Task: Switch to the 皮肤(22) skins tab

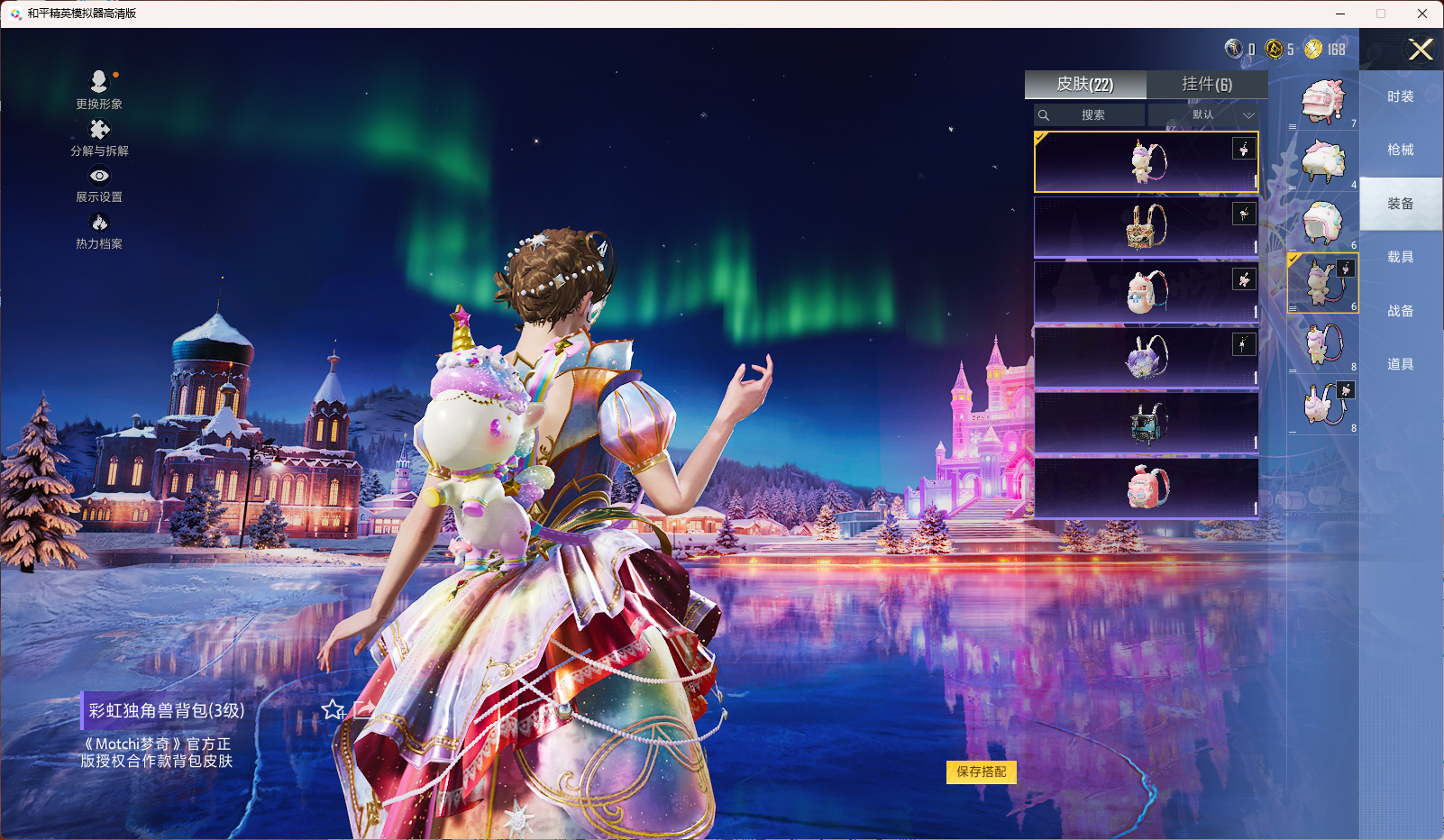Action: pos(1085,85)
